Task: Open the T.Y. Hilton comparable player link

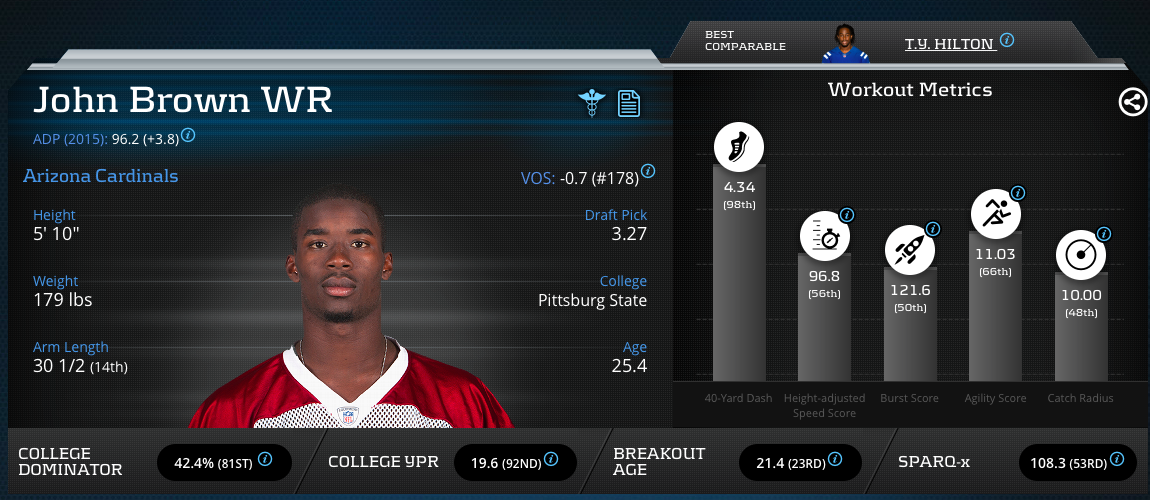Action: pos(949,44)
